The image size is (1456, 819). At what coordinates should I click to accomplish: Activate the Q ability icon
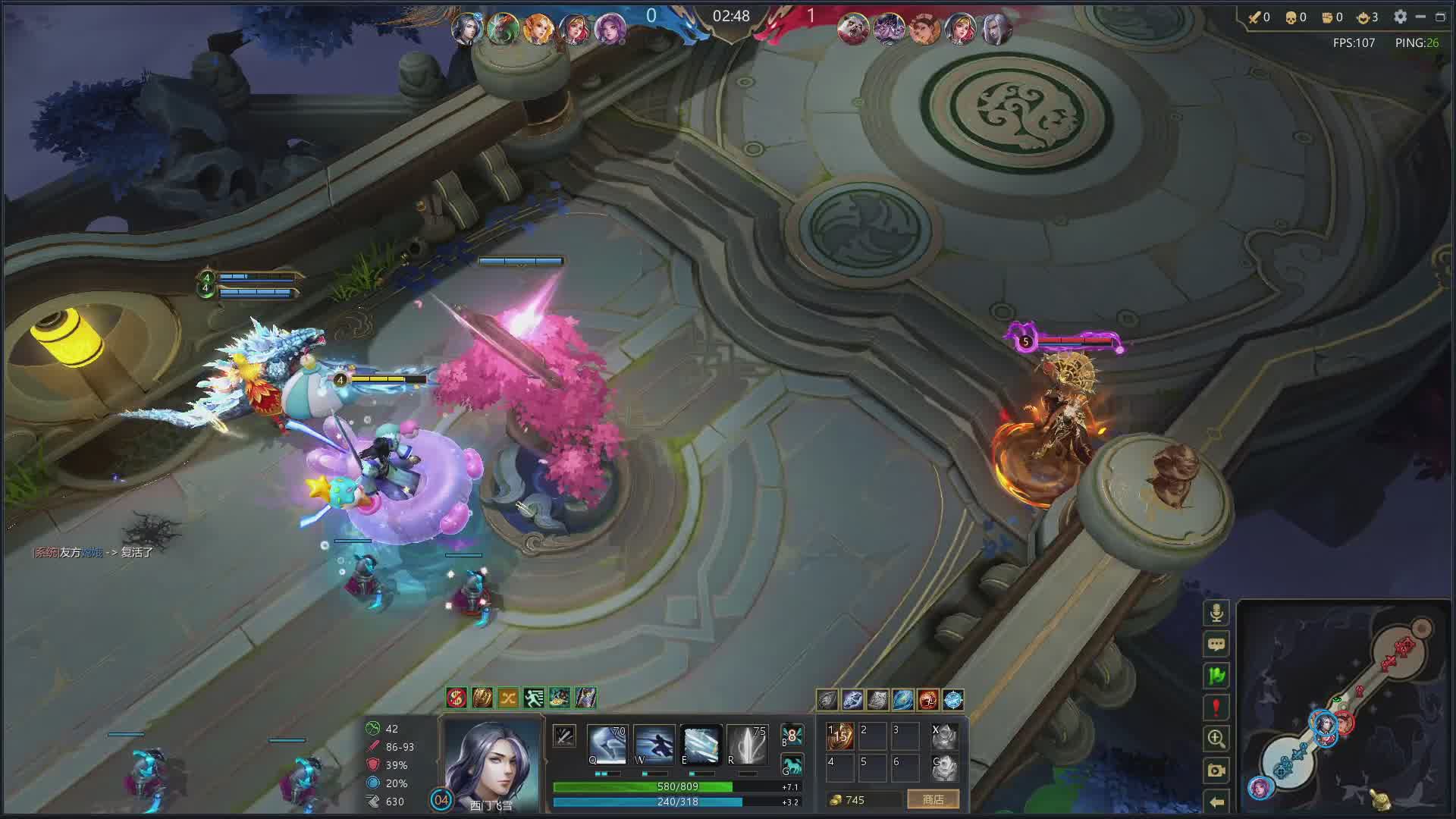coord(606,744)
